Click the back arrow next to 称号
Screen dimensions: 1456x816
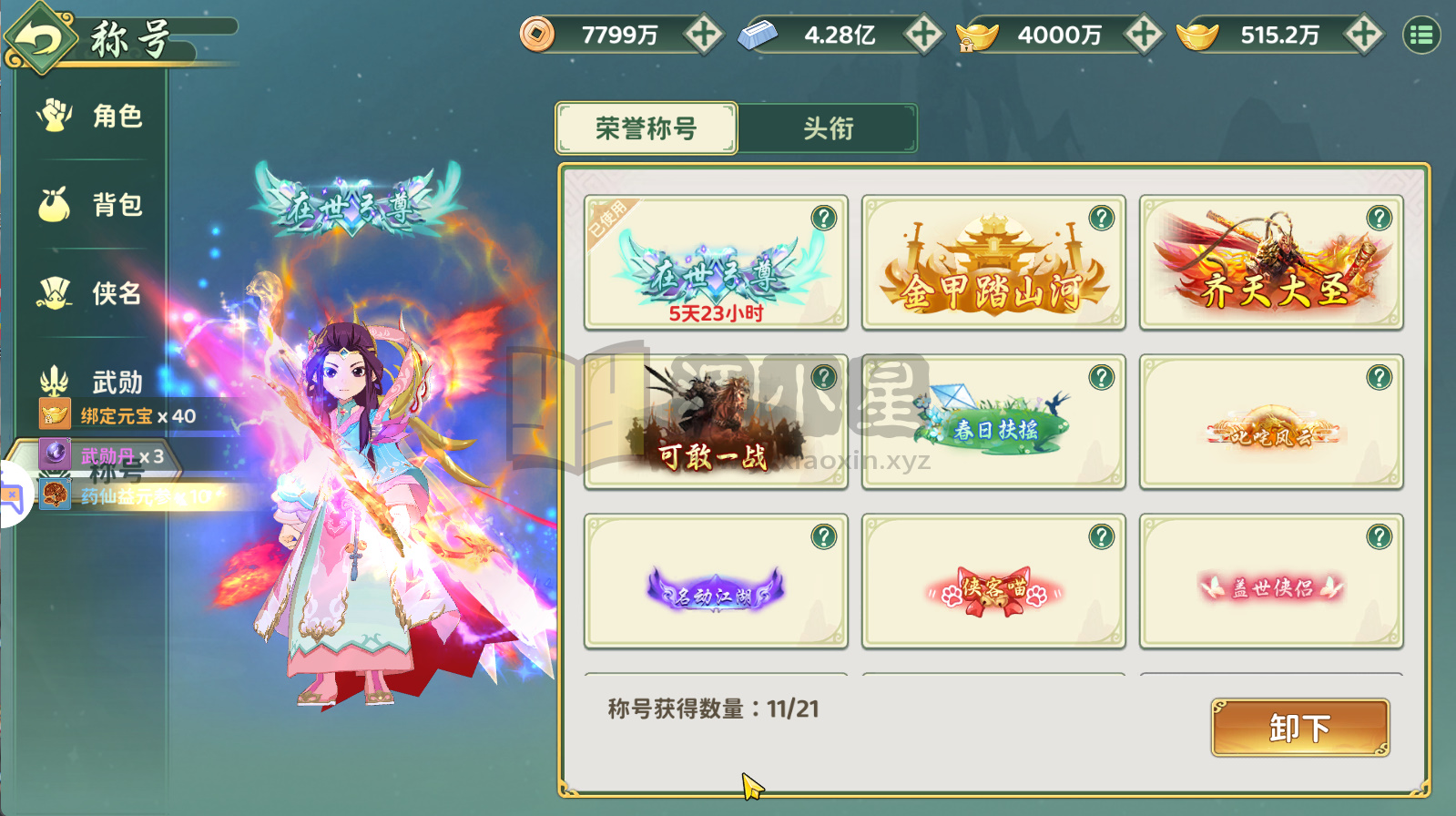[x=41, y=37]
